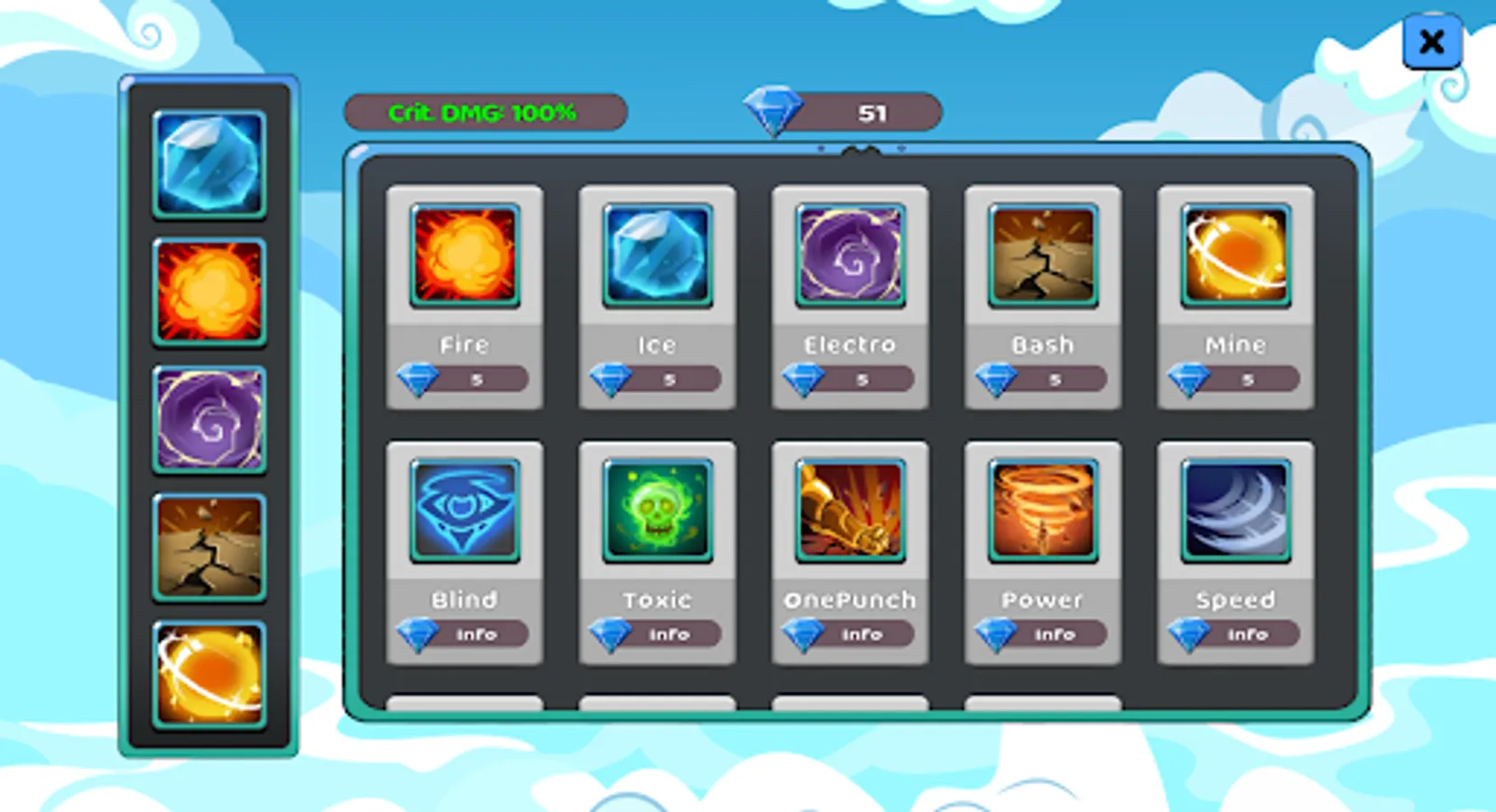Select the Mine orbiting sphere ability icon

(x=1234, y=259)
